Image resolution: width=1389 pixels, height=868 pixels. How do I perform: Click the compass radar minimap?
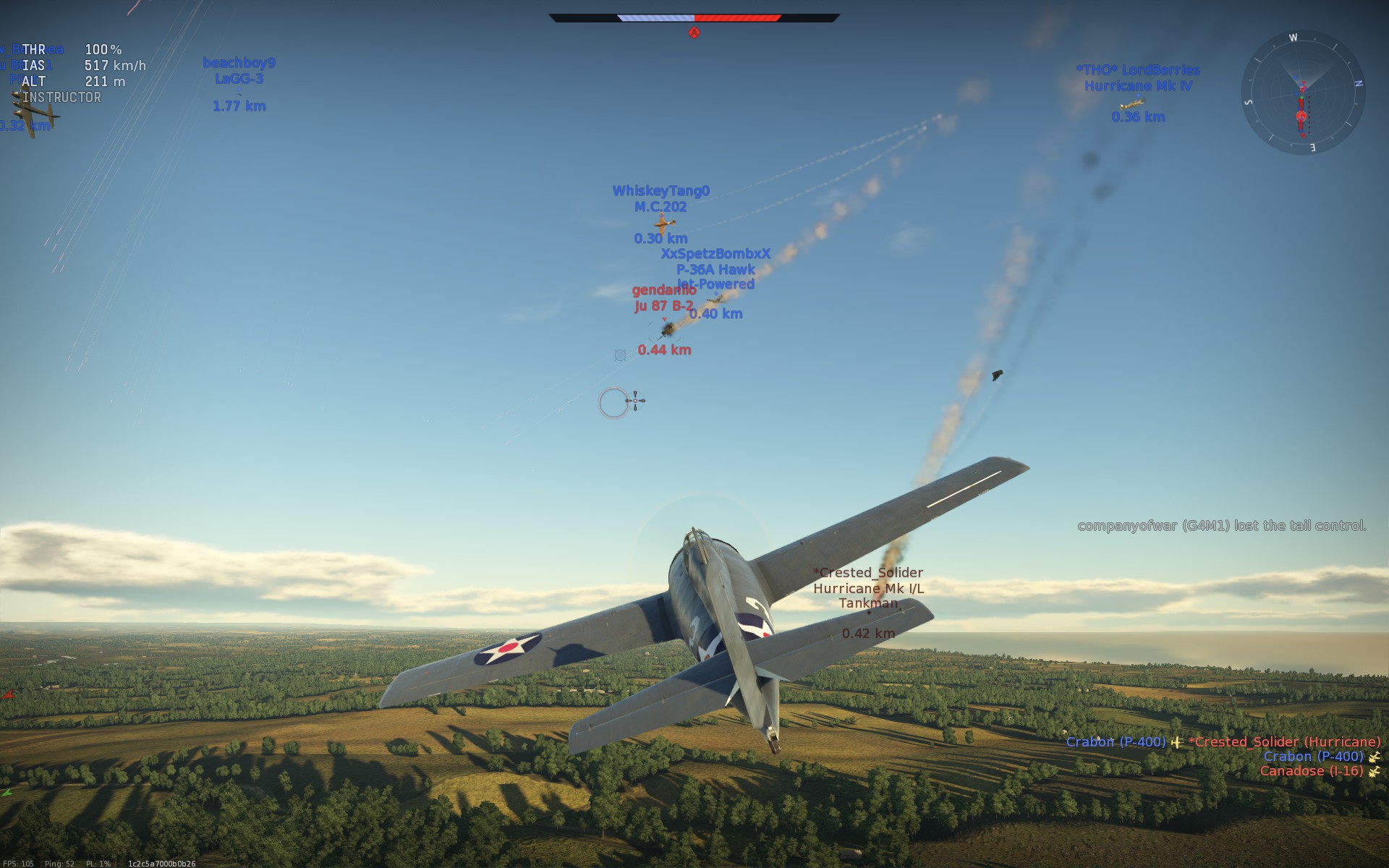(x=1302, y=93)
